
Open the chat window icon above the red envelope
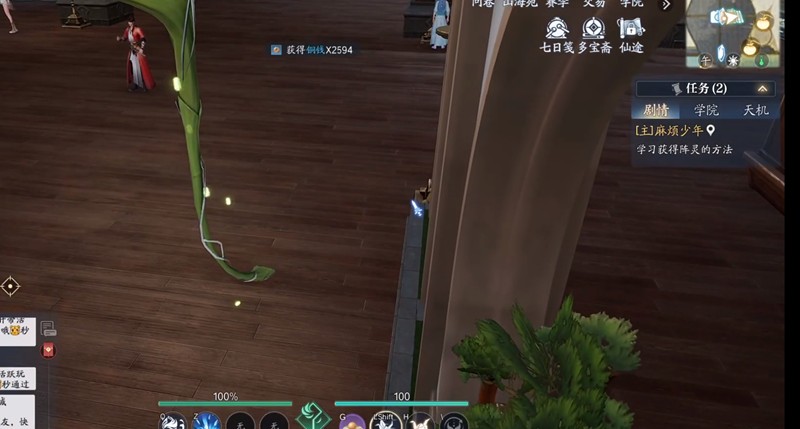pos(48,328)
